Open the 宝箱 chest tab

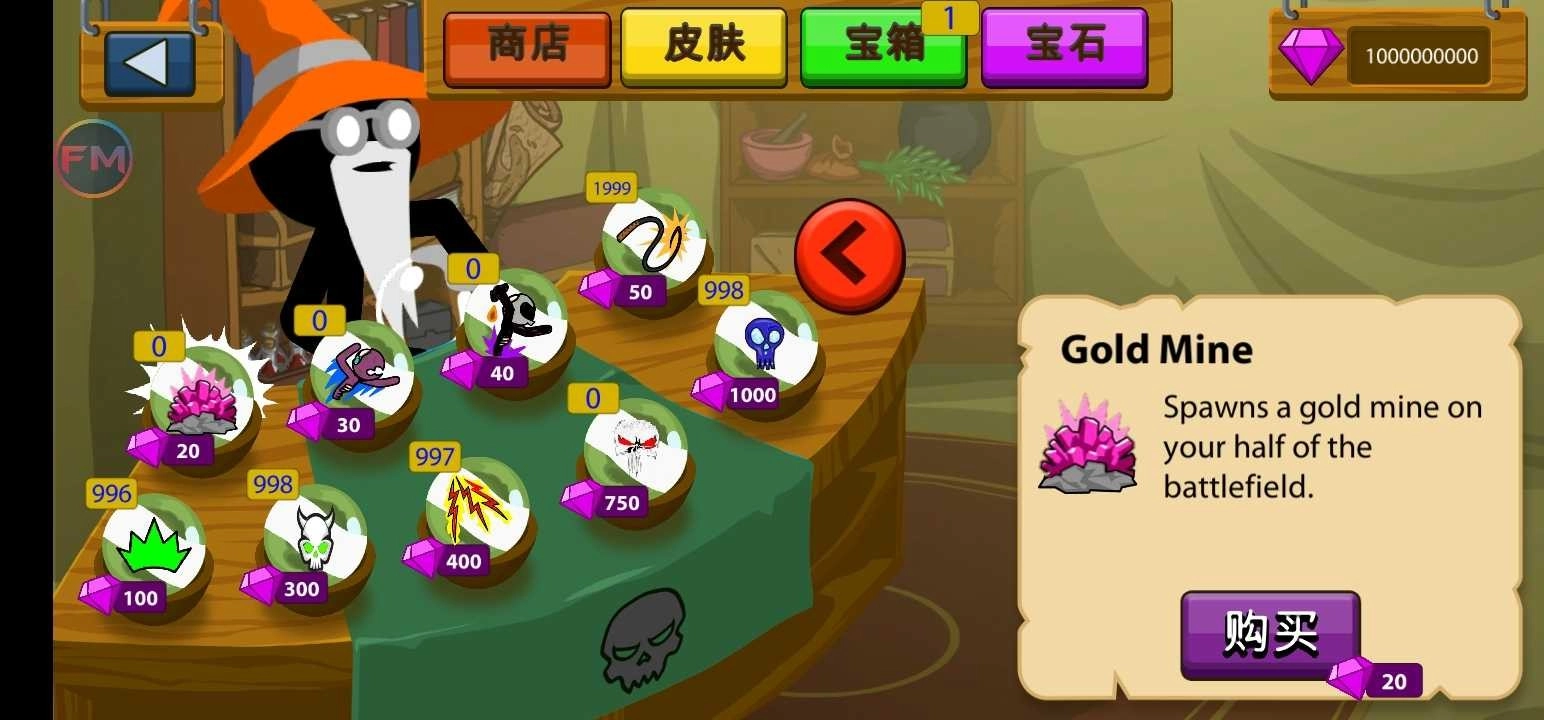coord(882,45)
